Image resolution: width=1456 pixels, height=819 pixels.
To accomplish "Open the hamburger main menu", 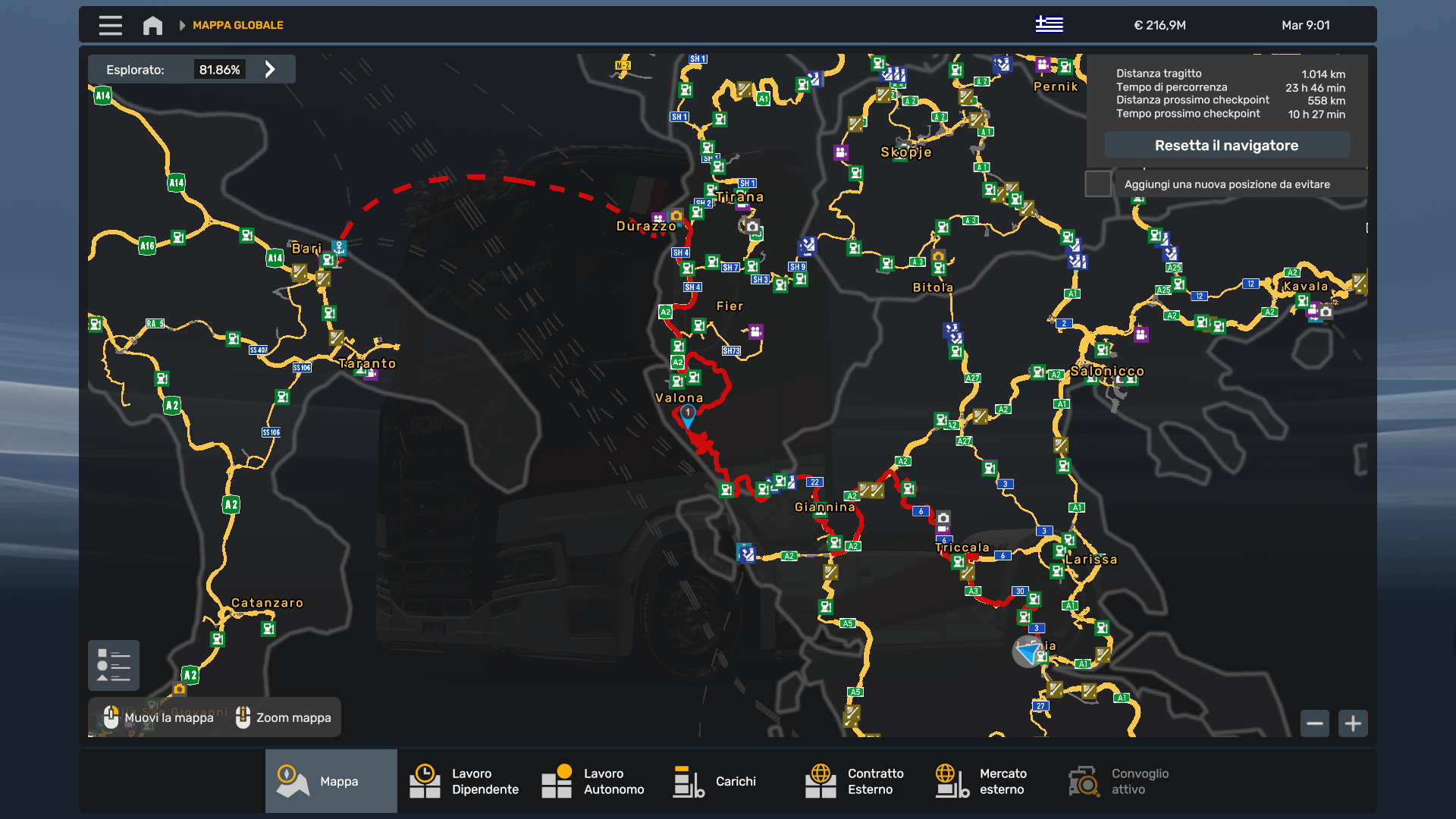I will point(110,24).
